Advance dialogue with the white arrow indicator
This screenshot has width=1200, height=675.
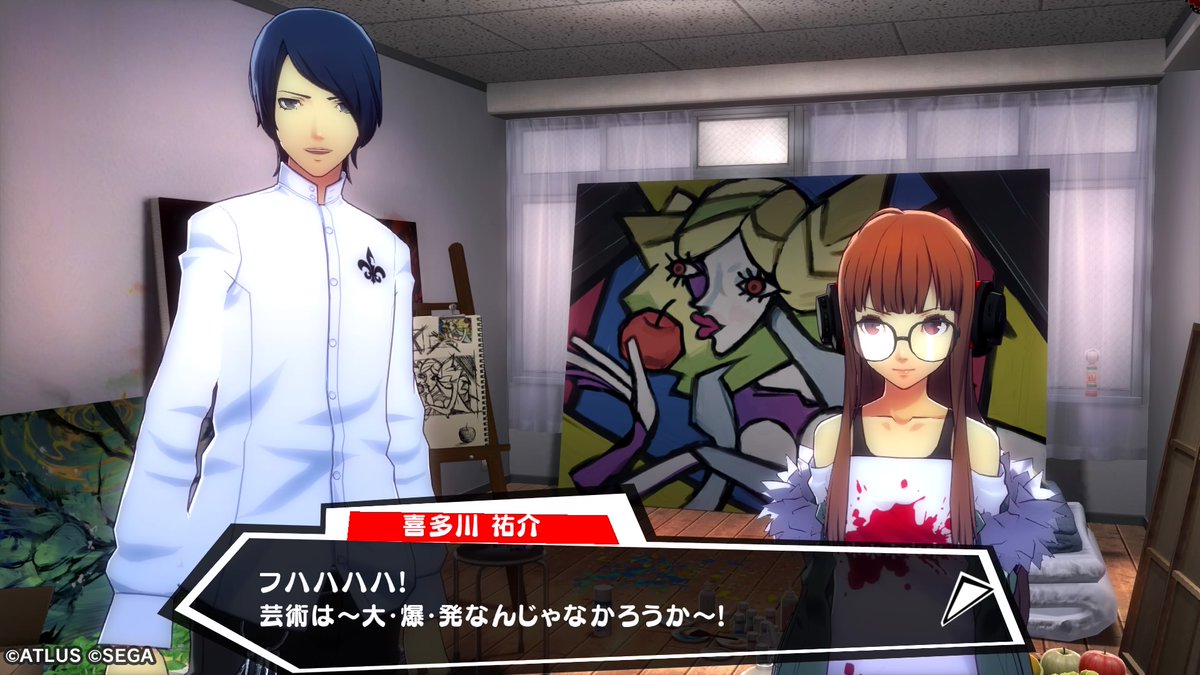(x=966, y=598)
